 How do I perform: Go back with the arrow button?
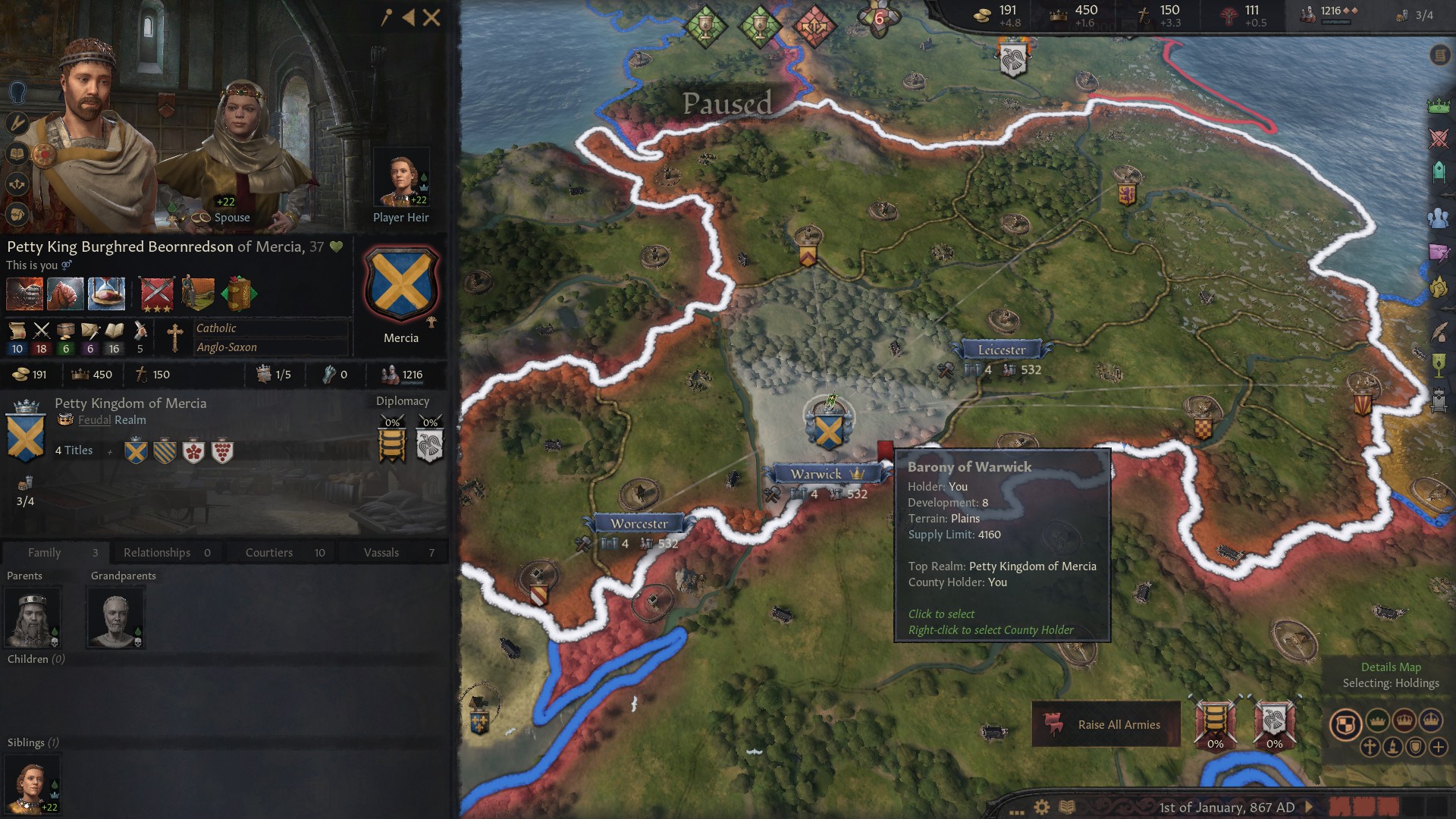(x=408, y=17)
